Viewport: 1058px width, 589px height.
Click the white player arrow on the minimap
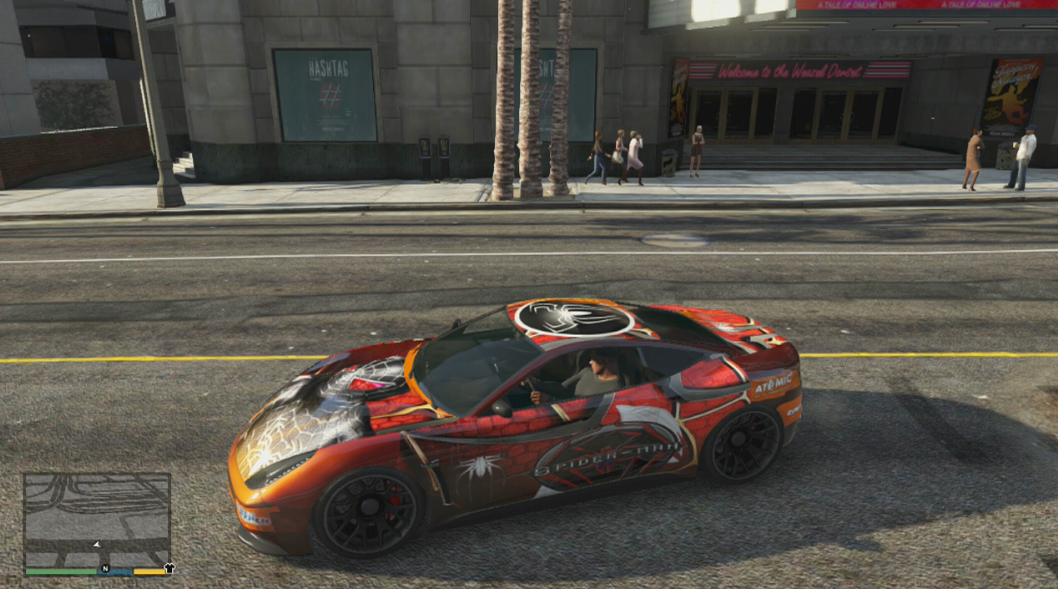pos(96,545)
